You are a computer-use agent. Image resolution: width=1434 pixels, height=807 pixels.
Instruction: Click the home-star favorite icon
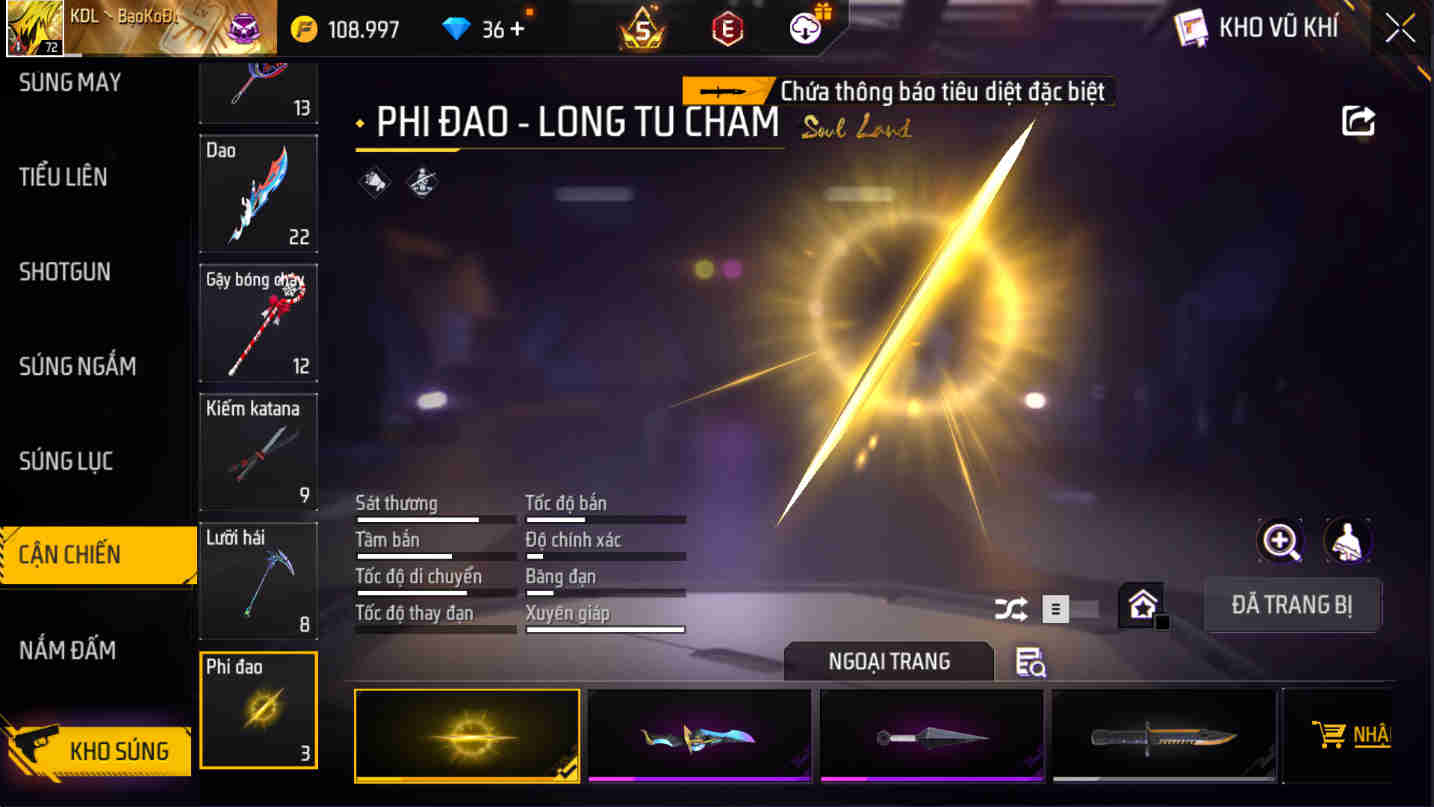click(1140, 604)
